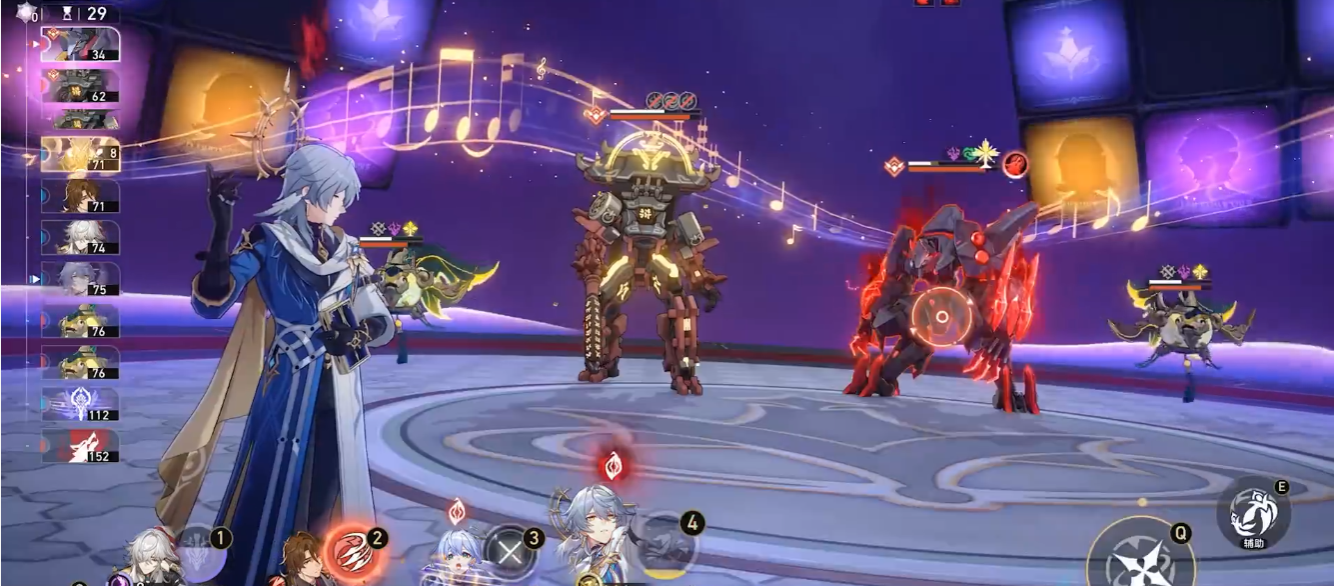The height and width of the screenshot is (586, 1334).
Task: Select the top turn order entry at 34
Action: coord(80,44)
